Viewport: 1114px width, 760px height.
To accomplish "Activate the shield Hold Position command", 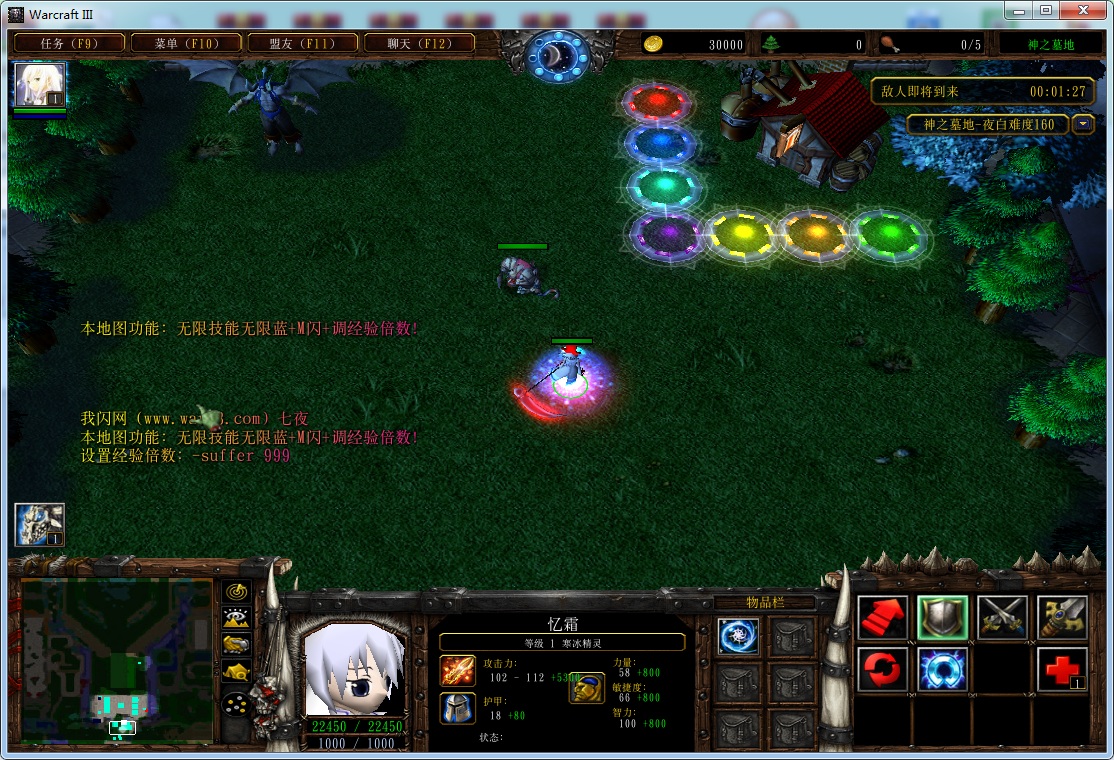I will [x=943, y=618].
